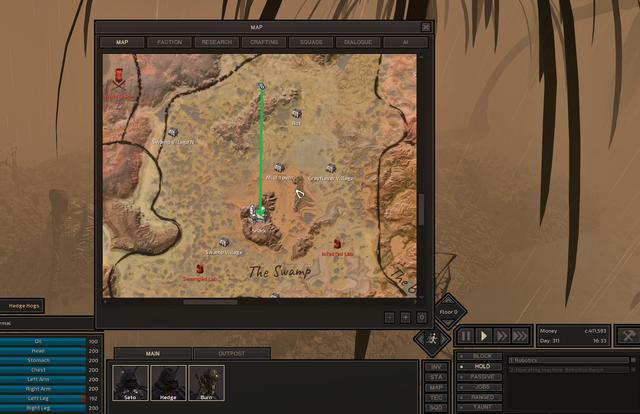This screenshot has width=640, height=414.
Task: Show the Squads tab
Action: 311,42
